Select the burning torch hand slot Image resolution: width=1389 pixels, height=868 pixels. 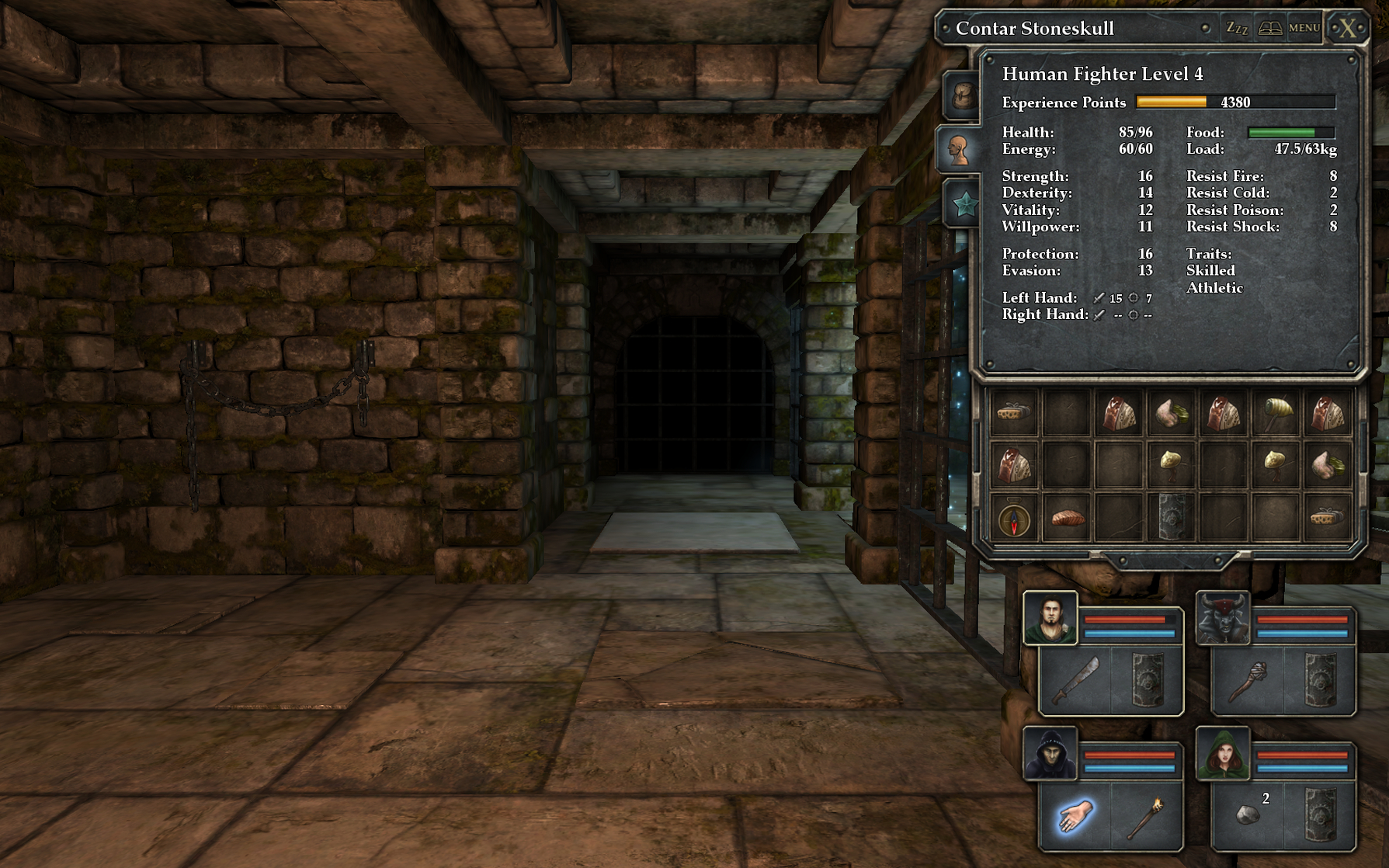(1146, 817)
